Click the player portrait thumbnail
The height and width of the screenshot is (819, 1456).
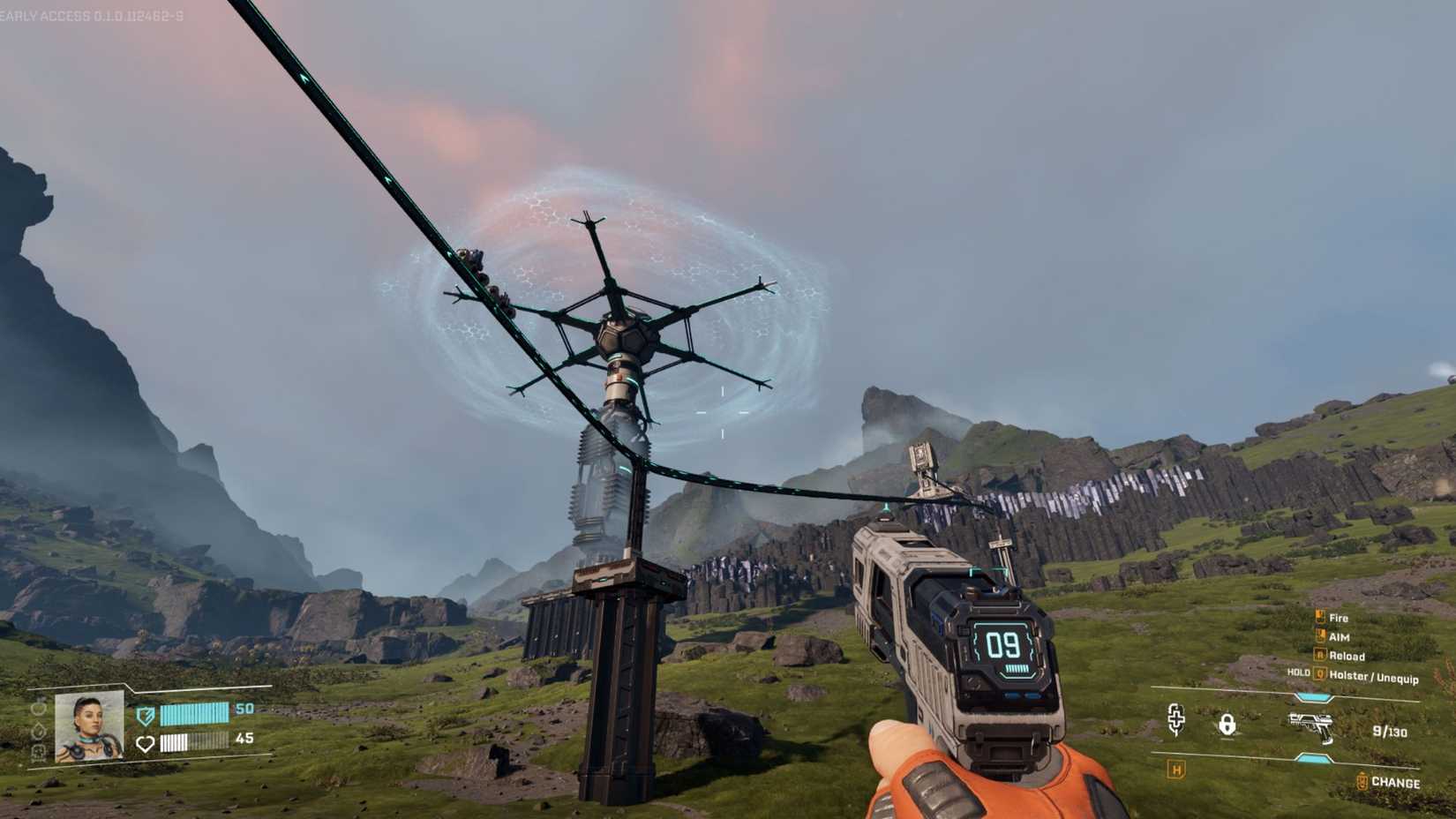coord(88,725)
